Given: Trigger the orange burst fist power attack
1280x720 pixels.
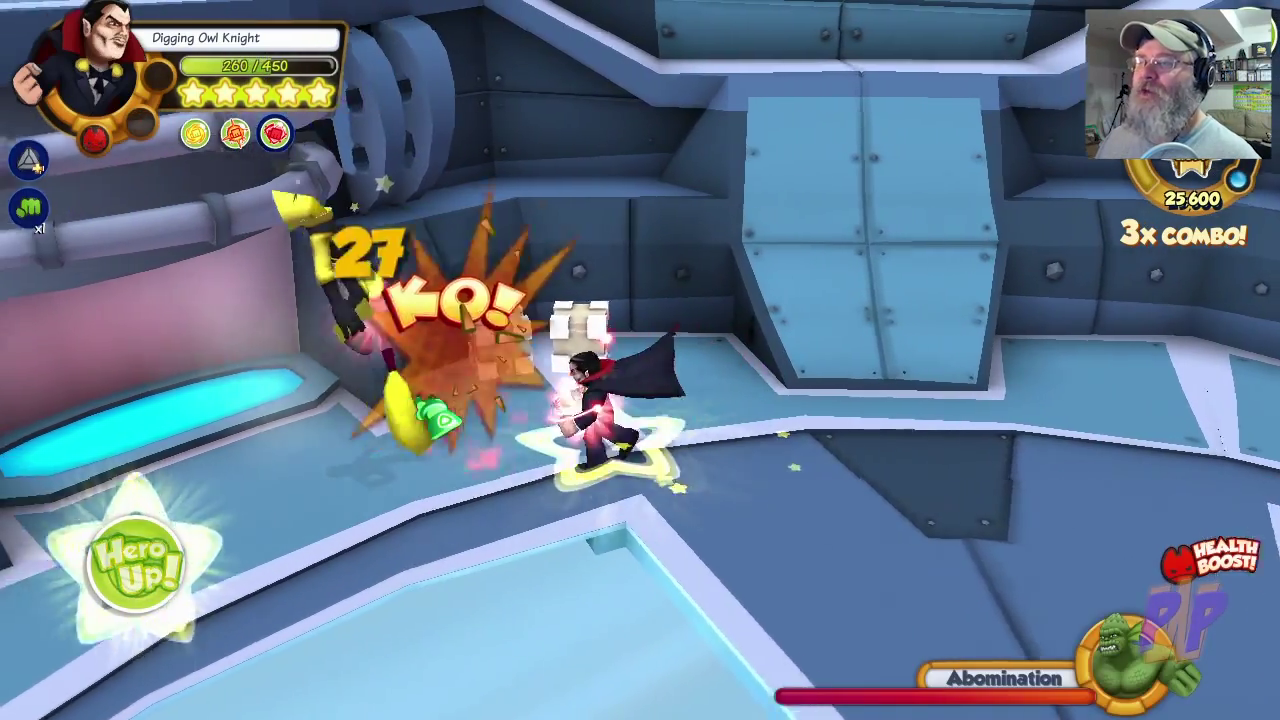Looking at the screenshot, I should [x=235, y=133].
